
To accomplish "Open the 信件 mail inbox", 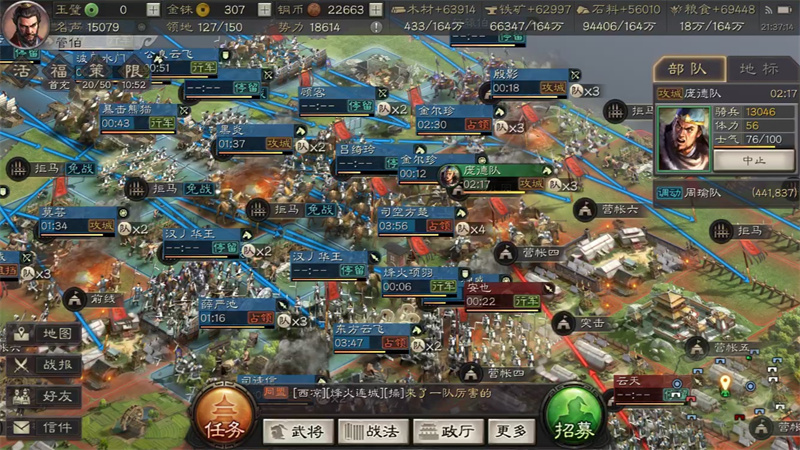I will tap(45, 427).
